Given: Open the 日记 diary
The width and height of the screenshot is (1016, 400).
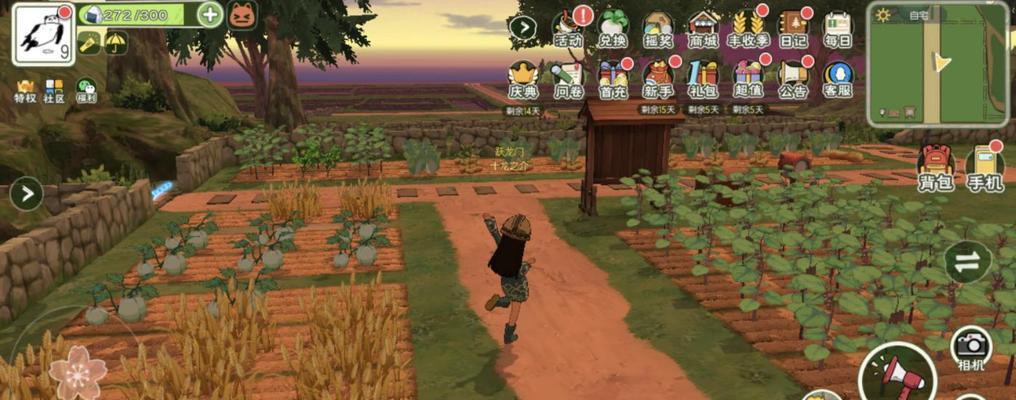Looking at the screenshot, I should (793, 29).
